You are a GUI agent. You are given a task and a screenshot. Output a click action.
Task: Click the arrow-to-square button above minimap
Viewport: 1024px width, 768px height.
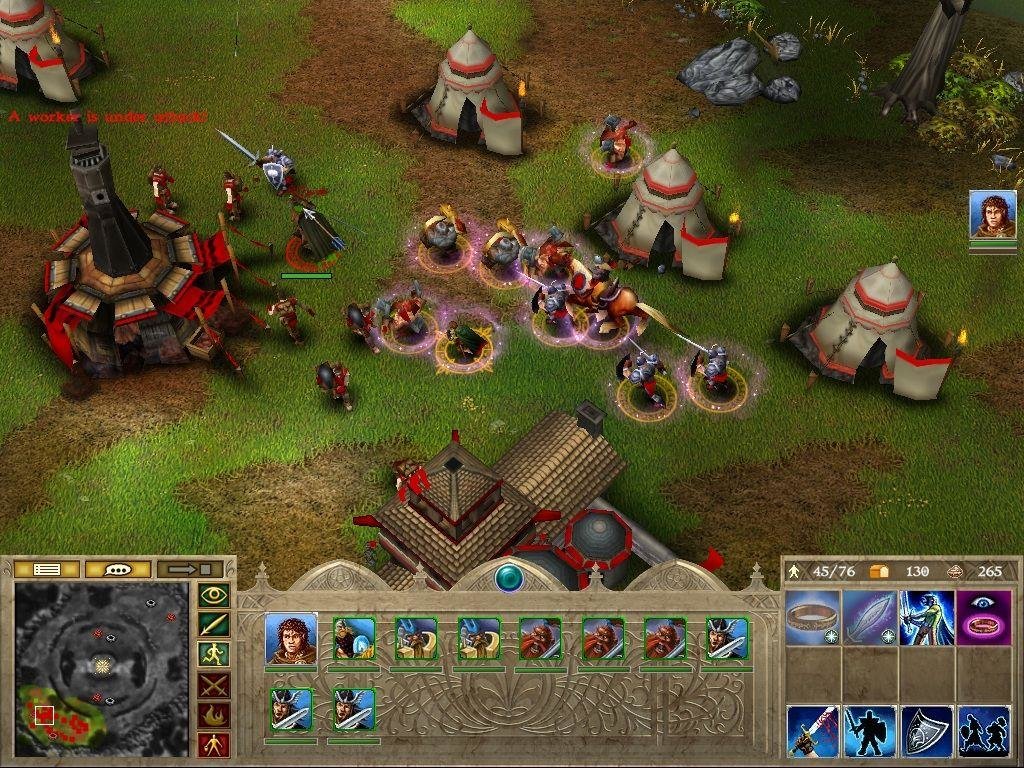click(189, 569)
